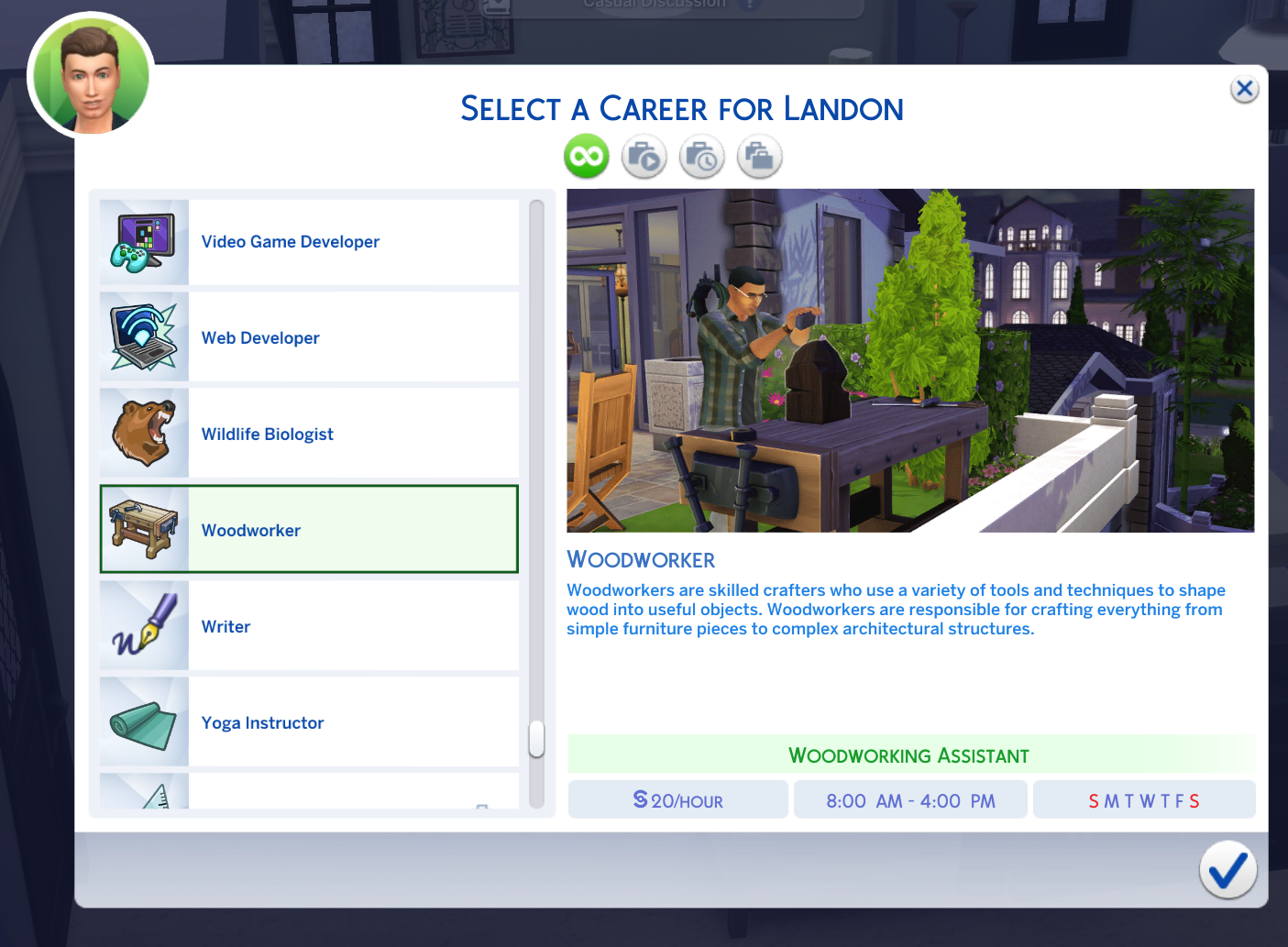
Task: Pick the Wildlife Biologist career
Action: 309,434
